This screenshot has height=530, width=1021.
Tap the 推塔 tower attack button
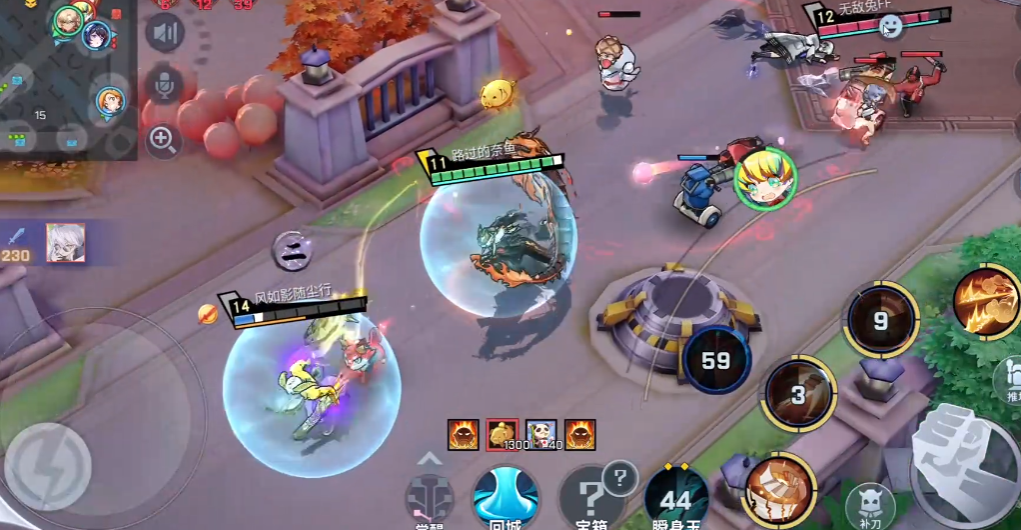point(1006,377)
